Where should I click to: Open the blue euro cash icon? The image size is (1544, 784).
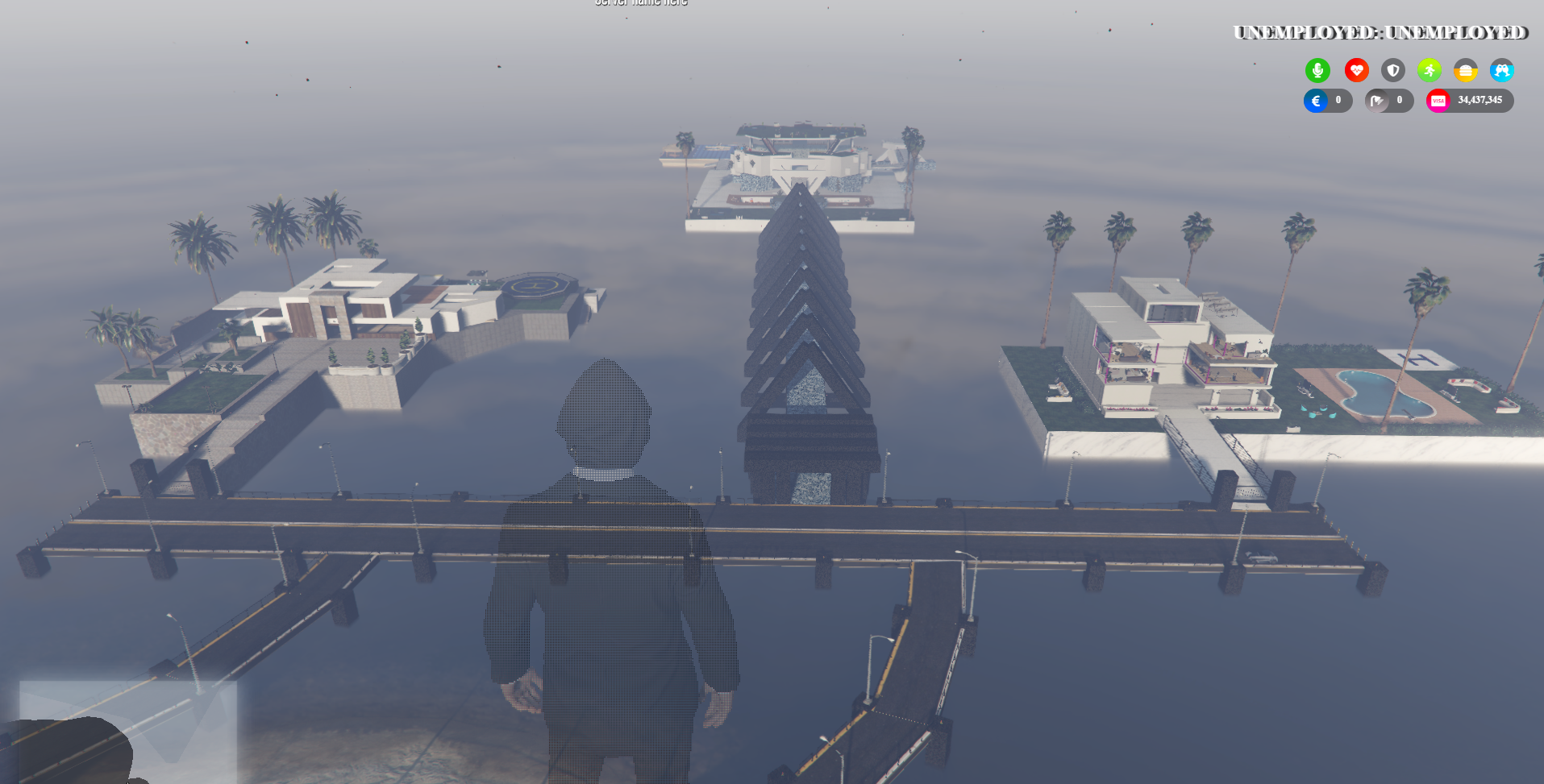(1316, 101)
